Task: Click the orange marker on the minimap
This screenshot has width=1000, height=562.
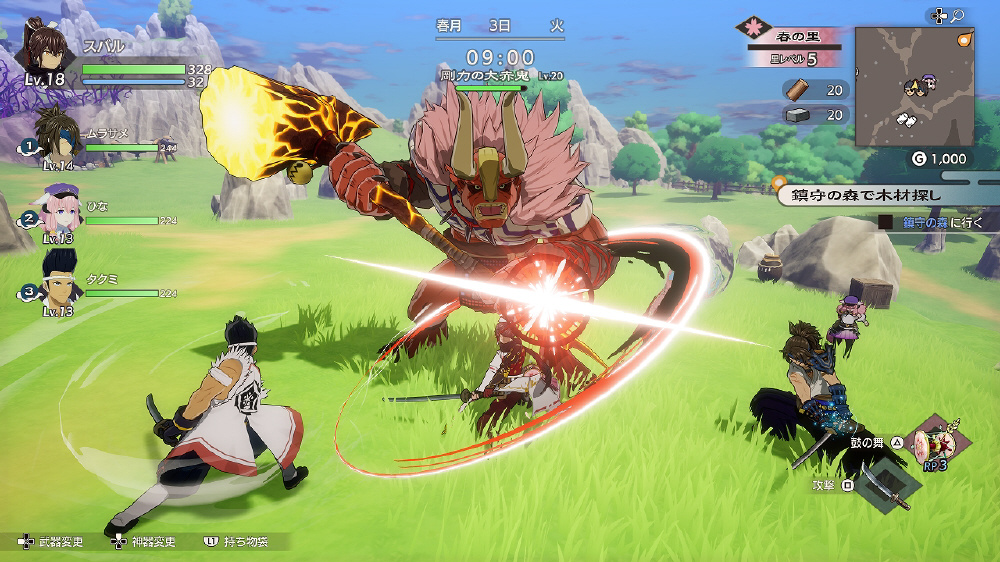Action: (x=964, y=40)
